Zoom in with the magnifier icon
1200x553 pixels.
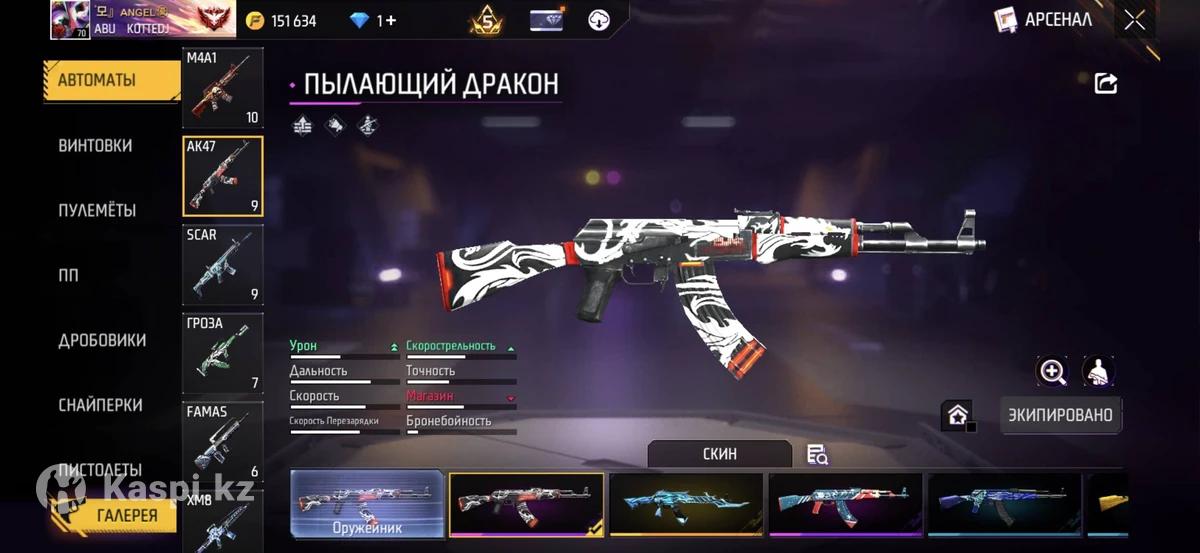point(1052,372)
